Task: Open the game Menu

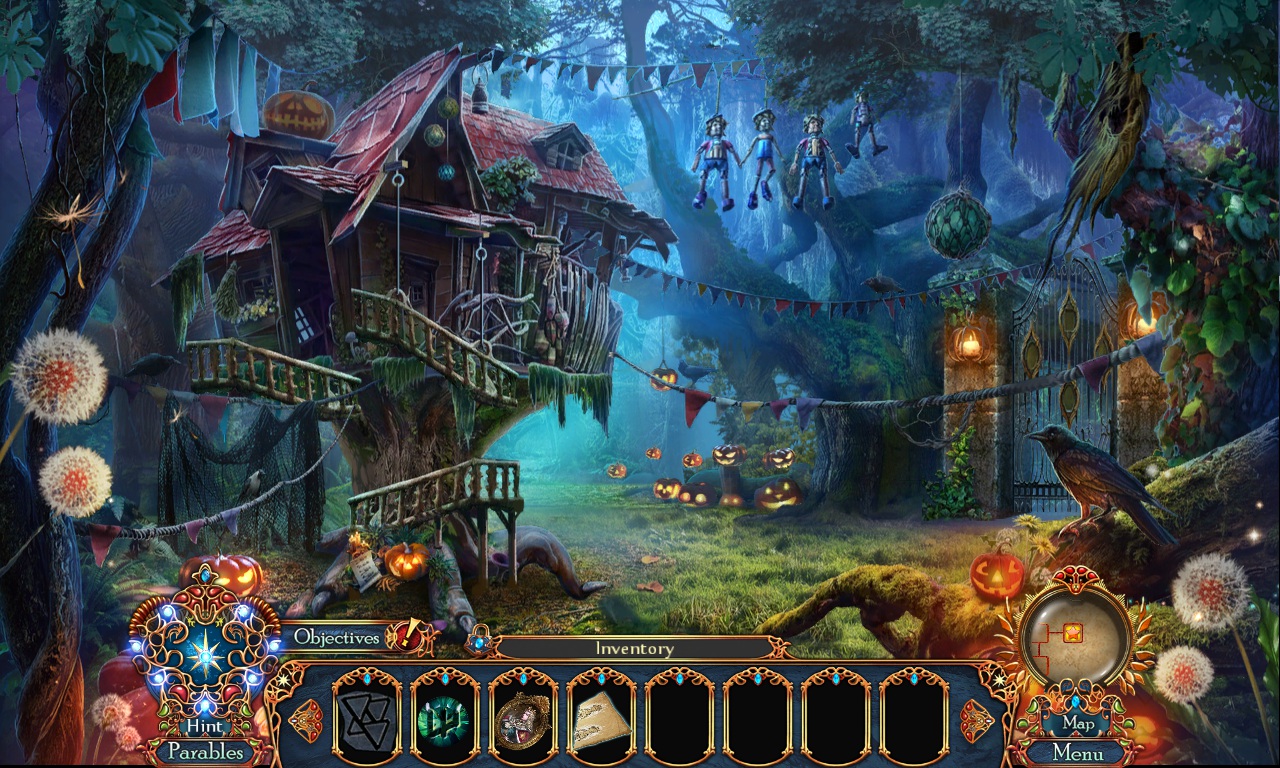Action: pyautogui.click(x=1080, y=753)
